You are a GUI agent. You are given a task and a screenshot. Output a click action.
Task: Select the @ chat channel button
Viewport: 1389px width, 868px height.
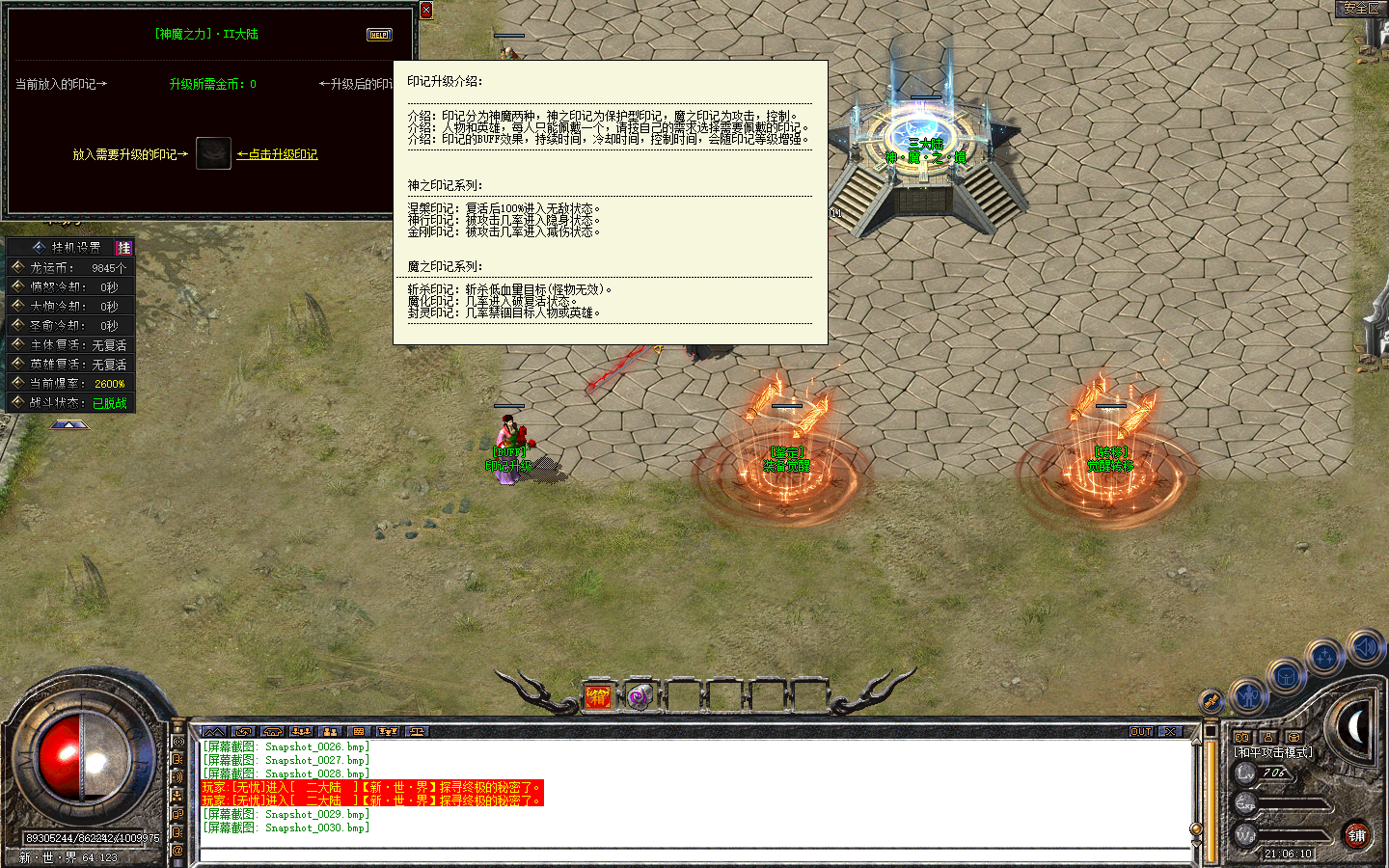click(177, 851)
